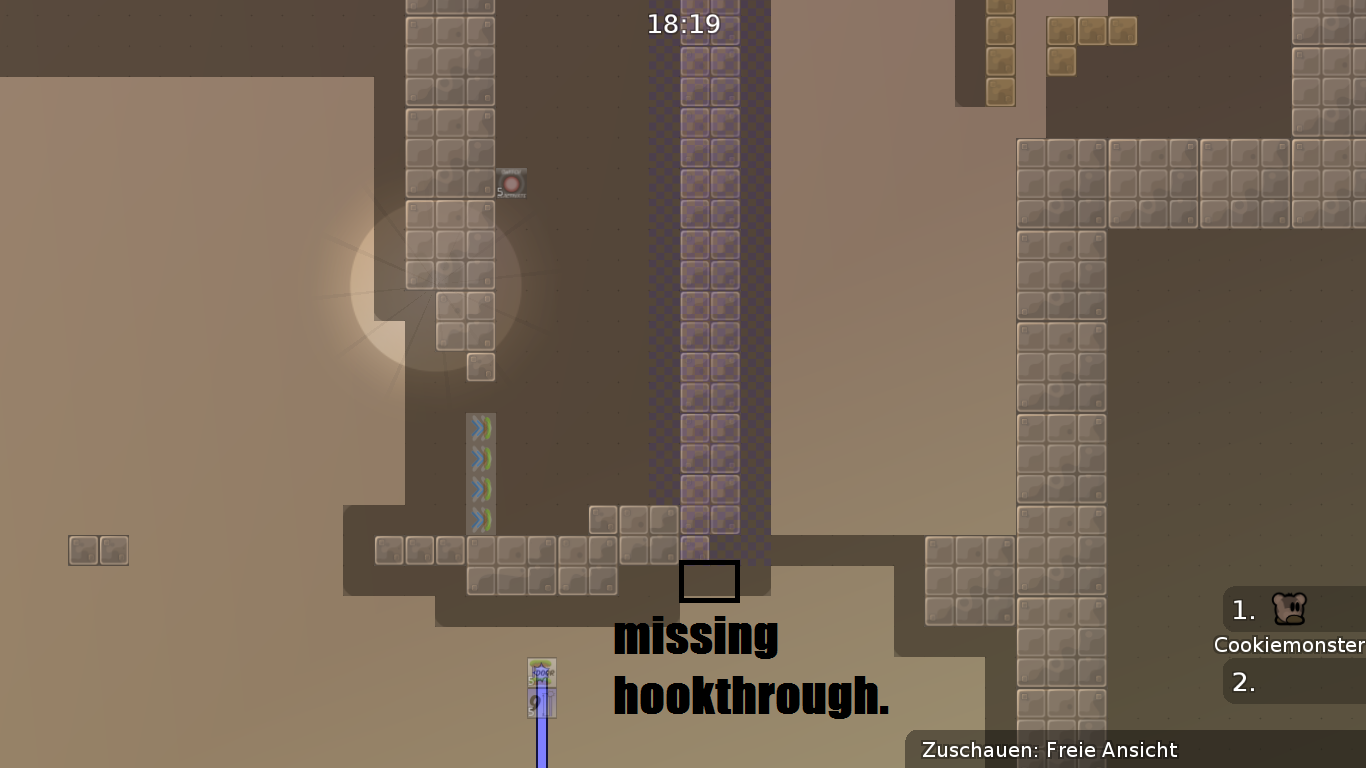Select the DOOR tile above the laser beam

tap(540, 672)
